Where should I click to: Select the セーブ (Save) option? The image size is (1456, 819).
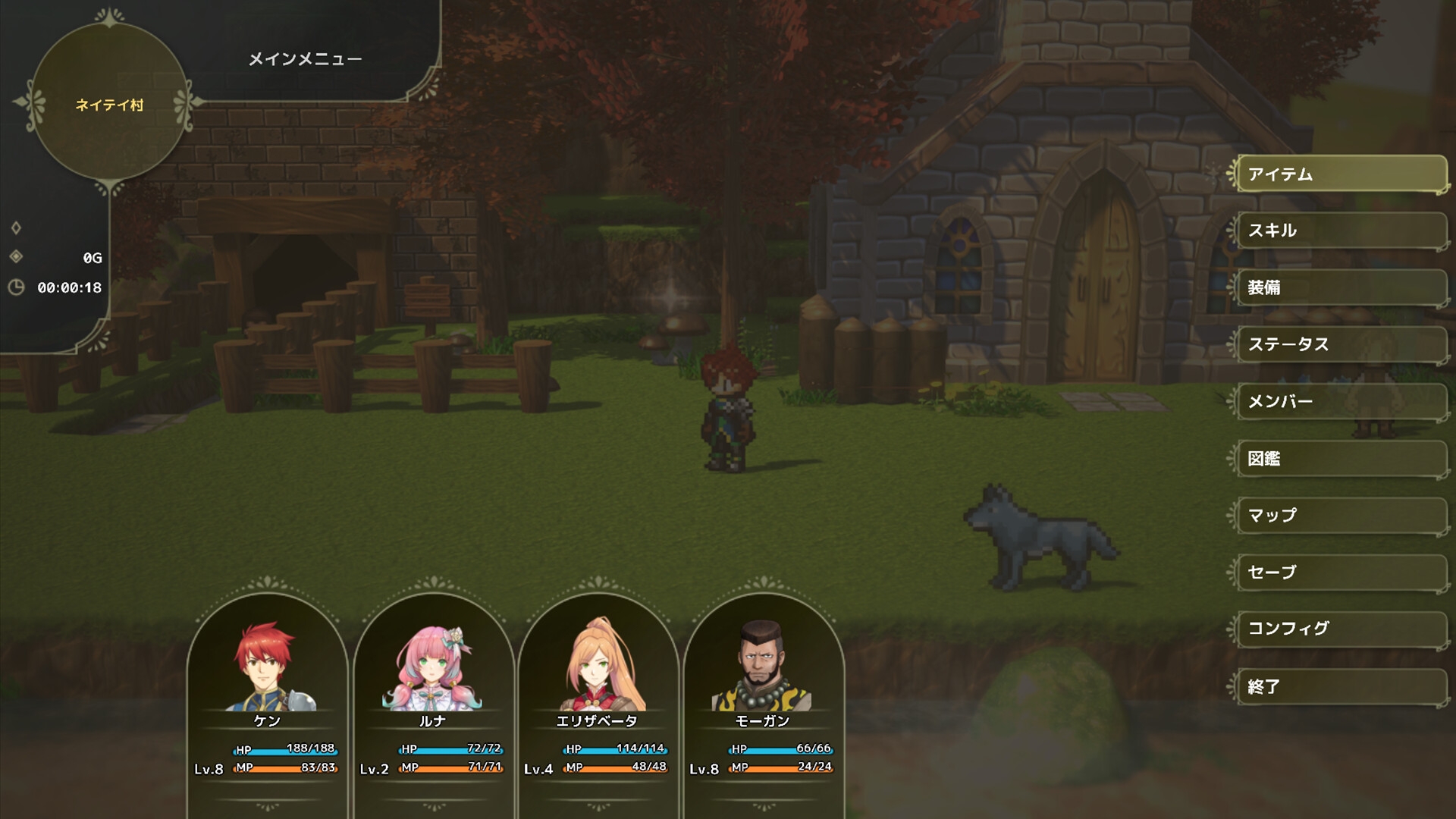coord(1339,573)
